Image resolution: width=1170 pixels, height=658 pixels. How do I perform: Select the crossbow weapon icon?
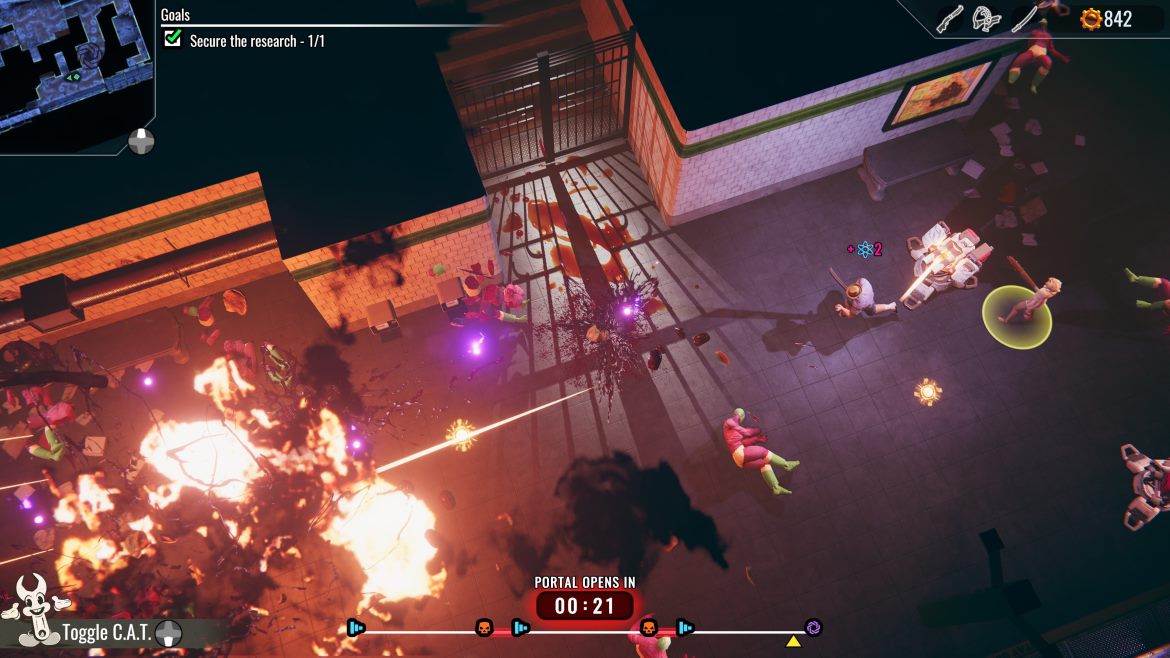point(987,19)
